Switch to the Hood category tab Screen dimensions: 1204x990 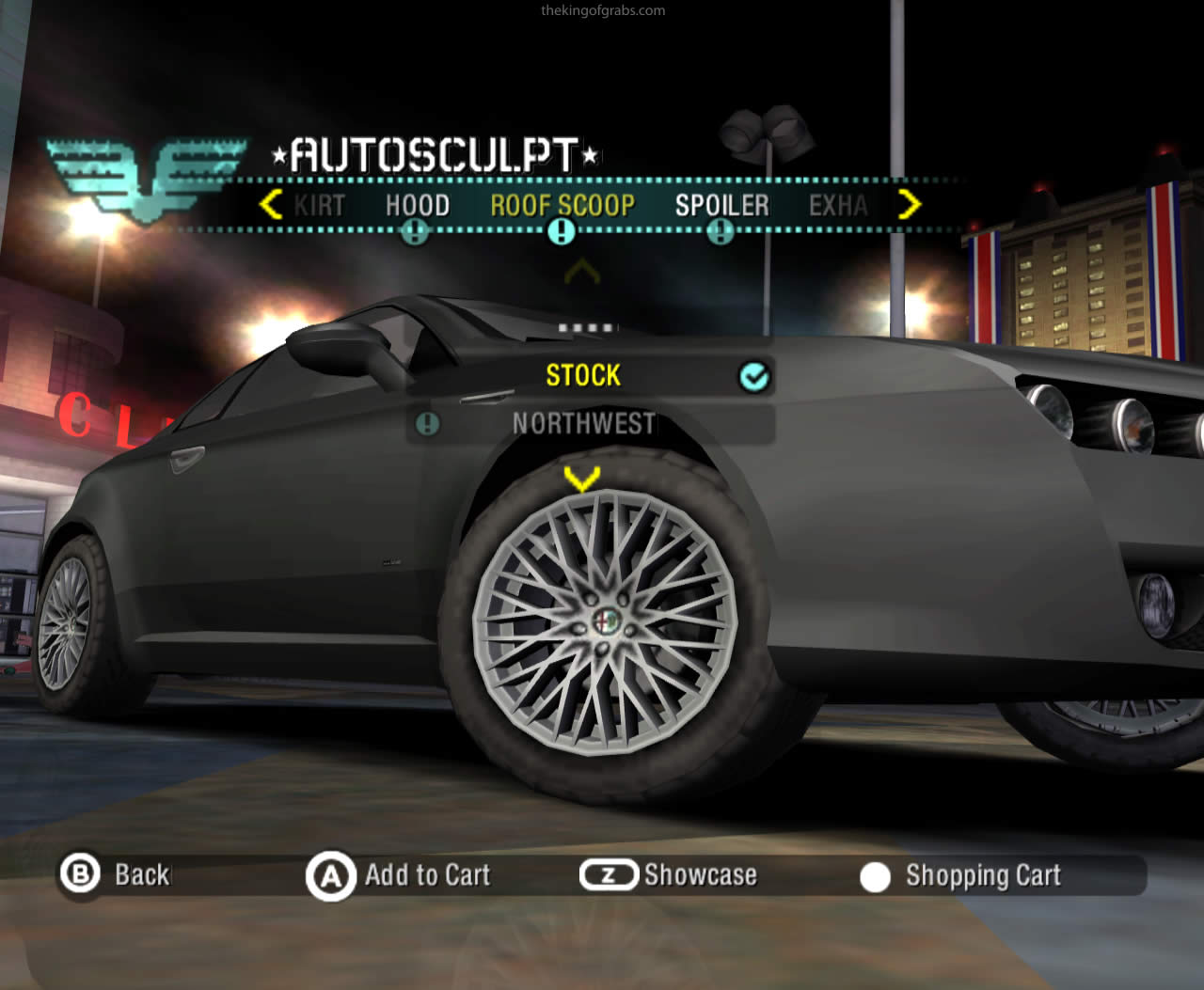[417, 205]
